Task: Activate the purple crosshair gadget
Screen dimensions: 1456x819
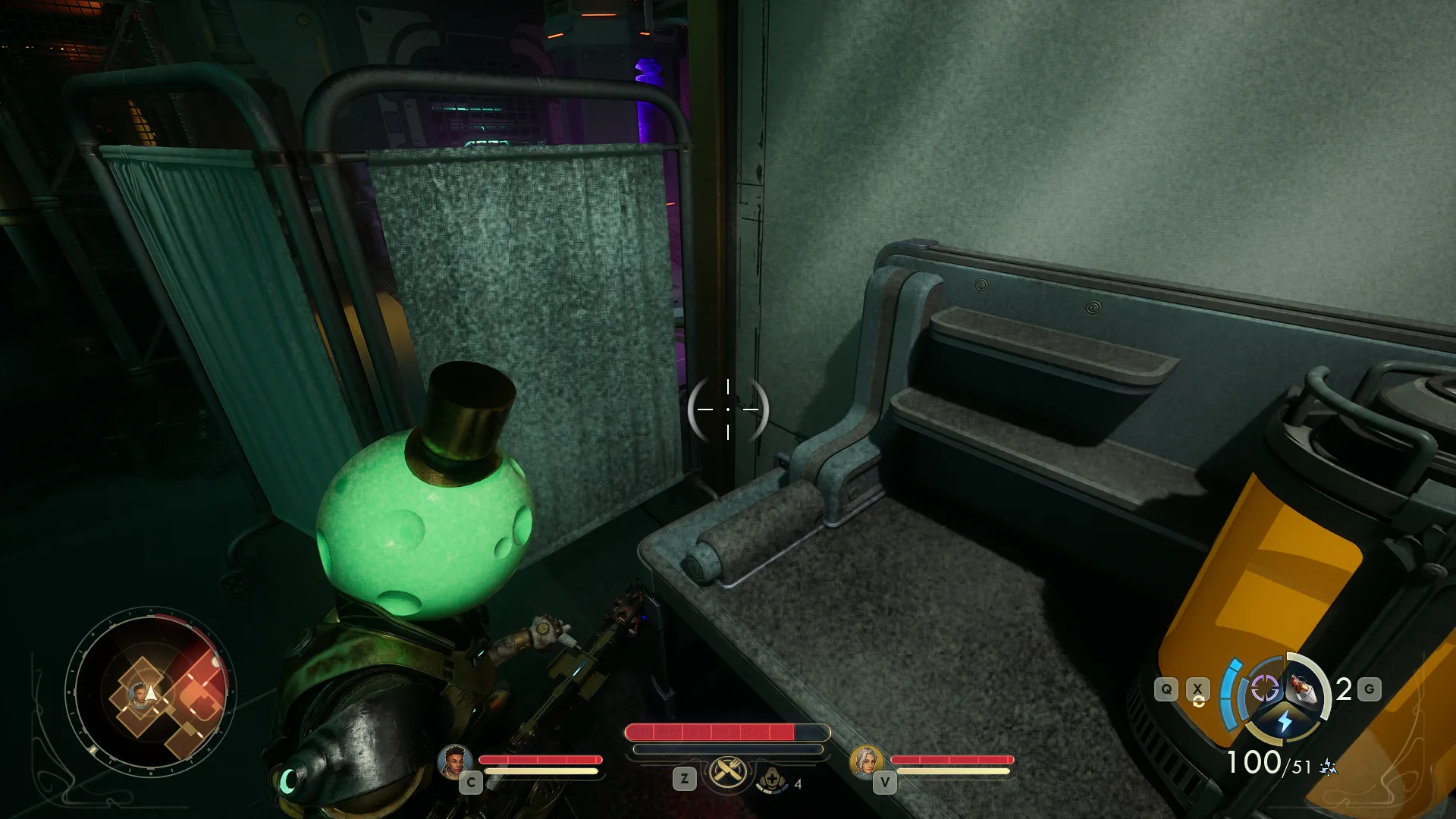Action: (x=1264, y=689)
